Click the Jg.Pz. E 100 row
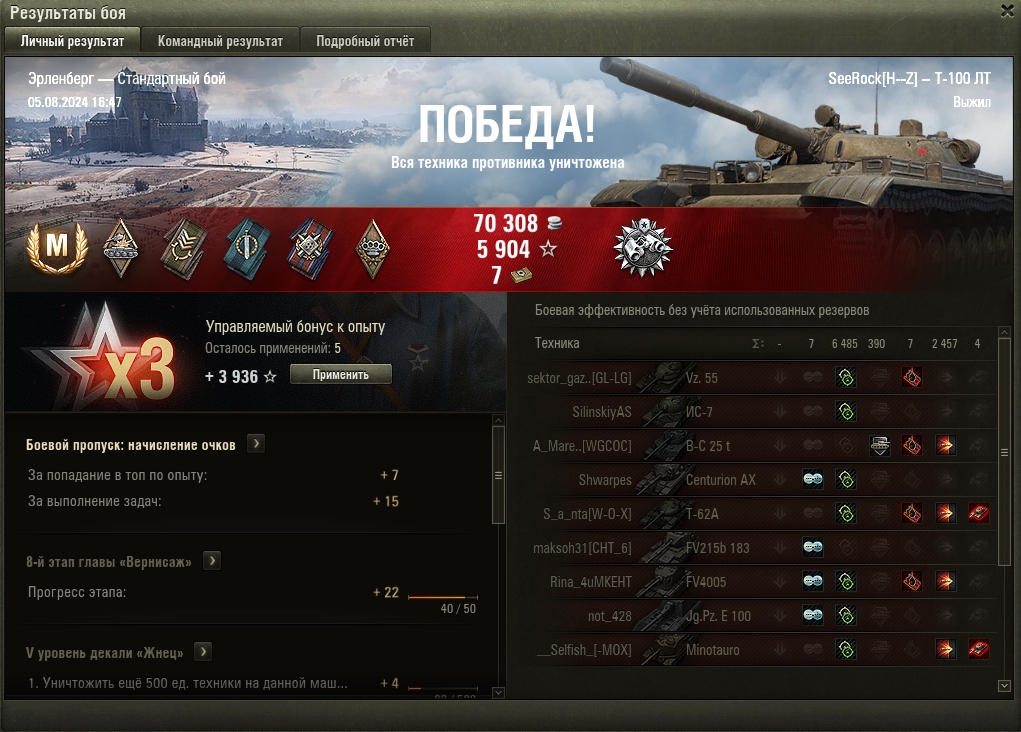Image resolution: width=1021 pixels, height=732 pixels. coord(717,616)
